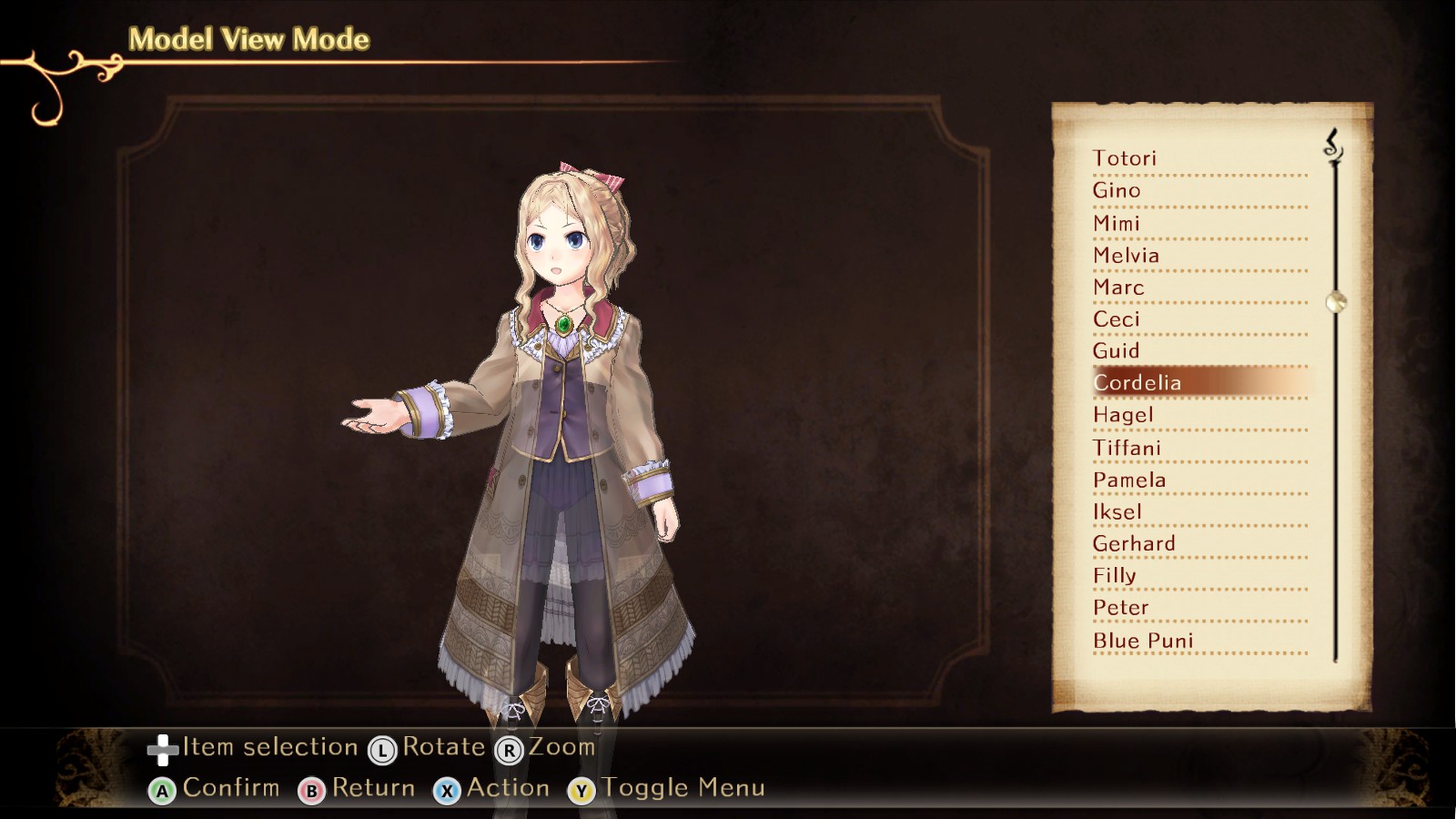1456x819 pixels.
Task: Select the Guid list entry
Action: (x=1117, y=351)
